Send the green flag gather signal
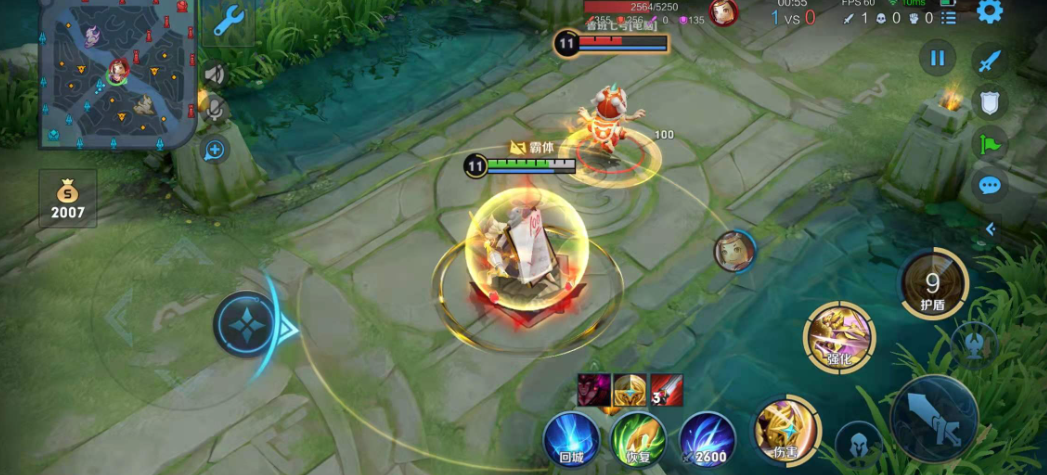The height and width of the screenshot is (475, 1047). point(989,143)
